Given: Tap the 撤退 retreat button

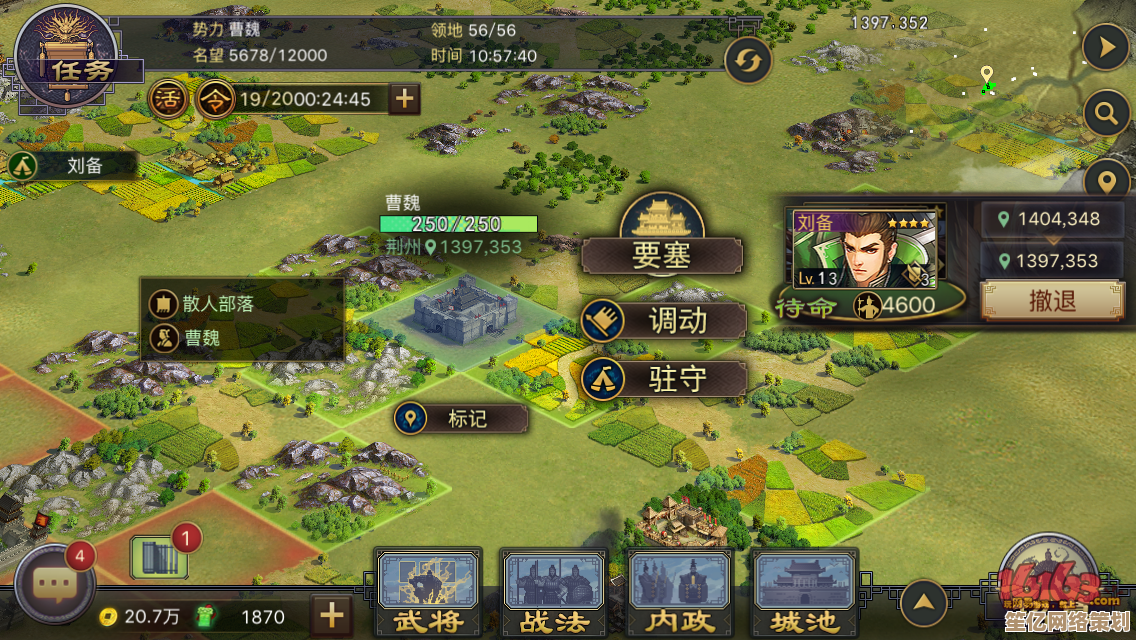Looking at the screenshot, I should (1051, 300).
